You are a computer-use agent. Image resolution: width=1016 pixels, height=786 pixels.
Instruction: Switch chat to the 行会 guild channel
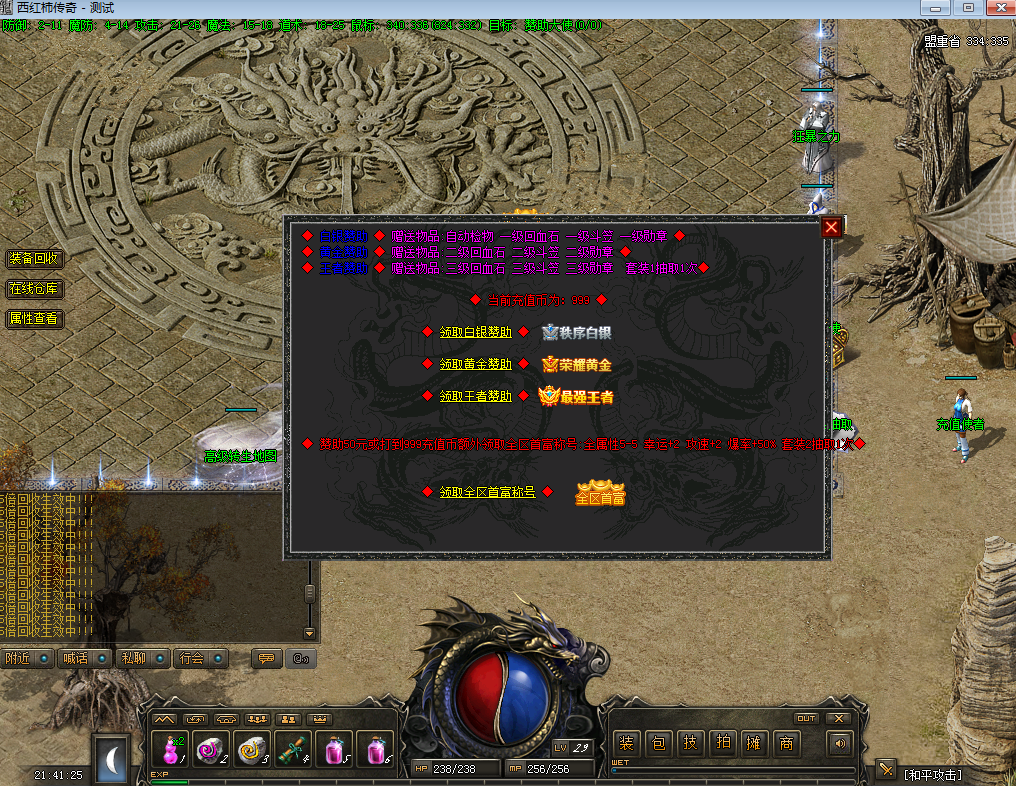coord(191,658)
